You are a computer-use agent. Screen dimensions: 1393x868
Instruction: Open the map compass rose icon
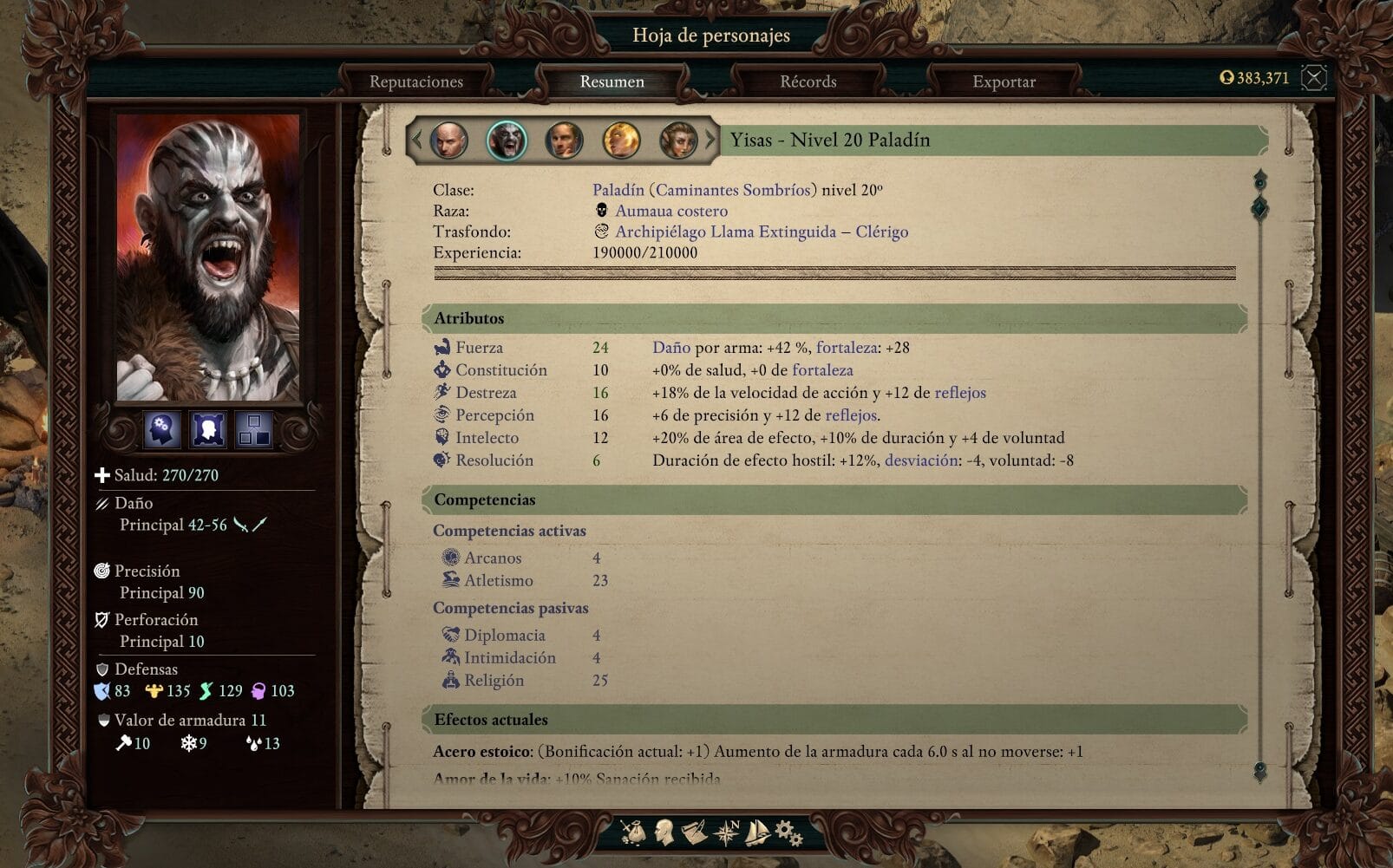tap(726, 832)
